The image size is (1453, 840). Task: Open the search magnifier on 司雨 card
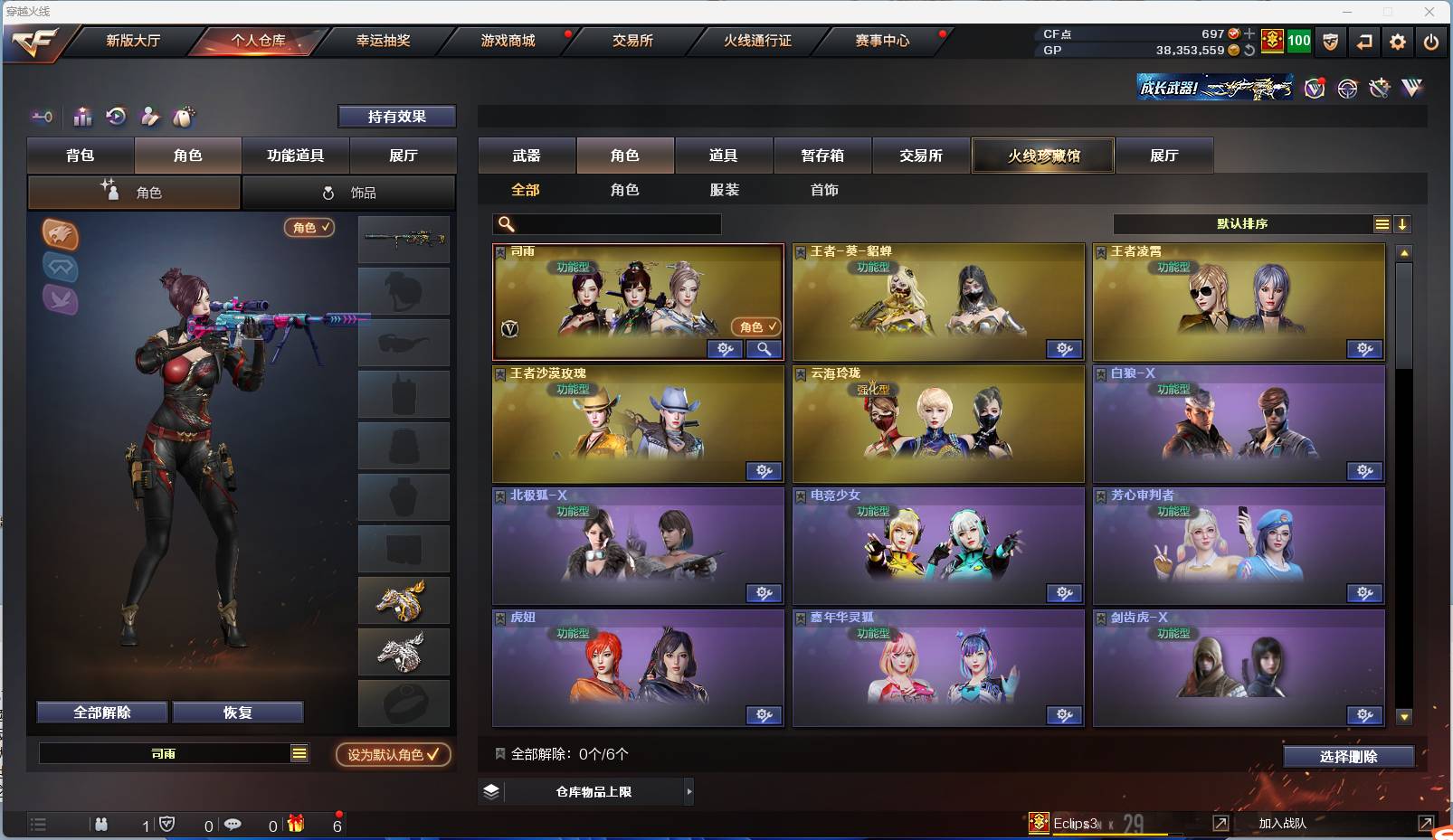point(764,349)
